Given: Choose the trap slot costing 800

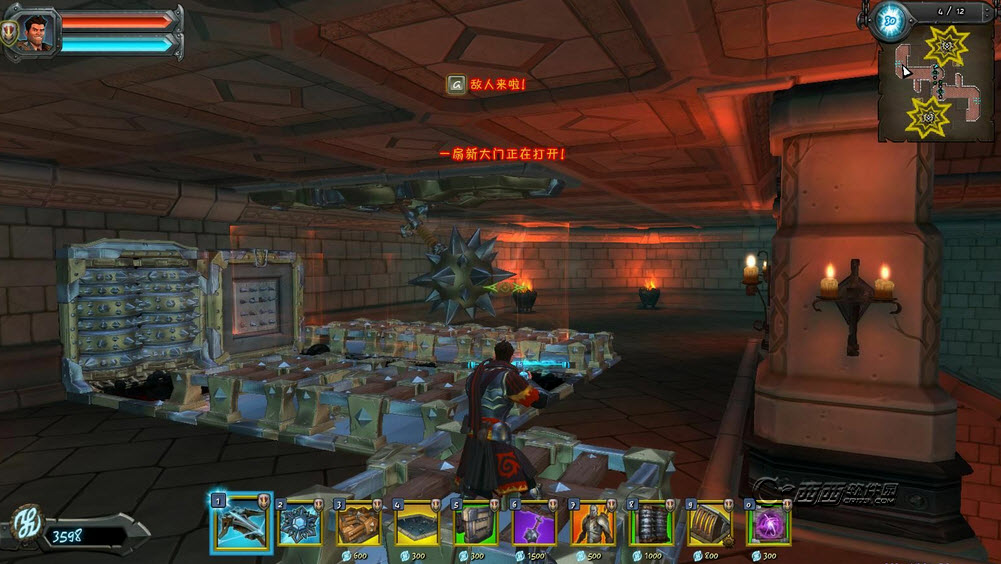Looking at the screenshot, I should pos(710,524).
